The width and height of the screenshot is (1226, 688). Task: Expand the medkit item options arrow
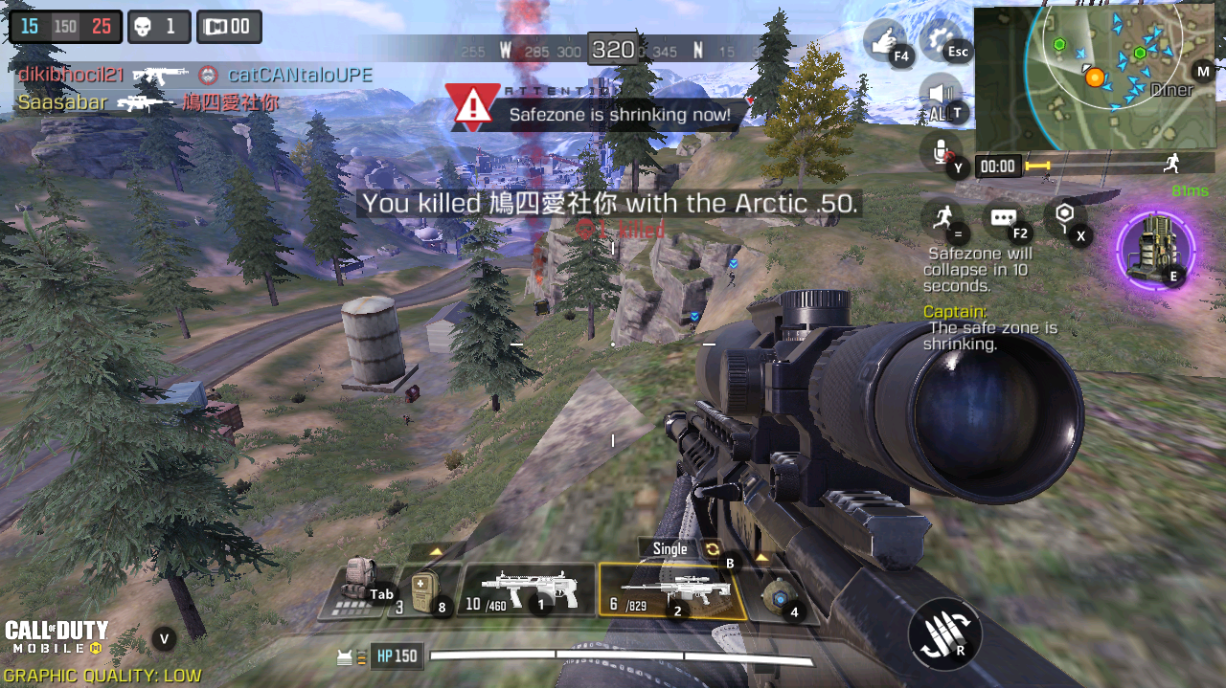point(436,551)
